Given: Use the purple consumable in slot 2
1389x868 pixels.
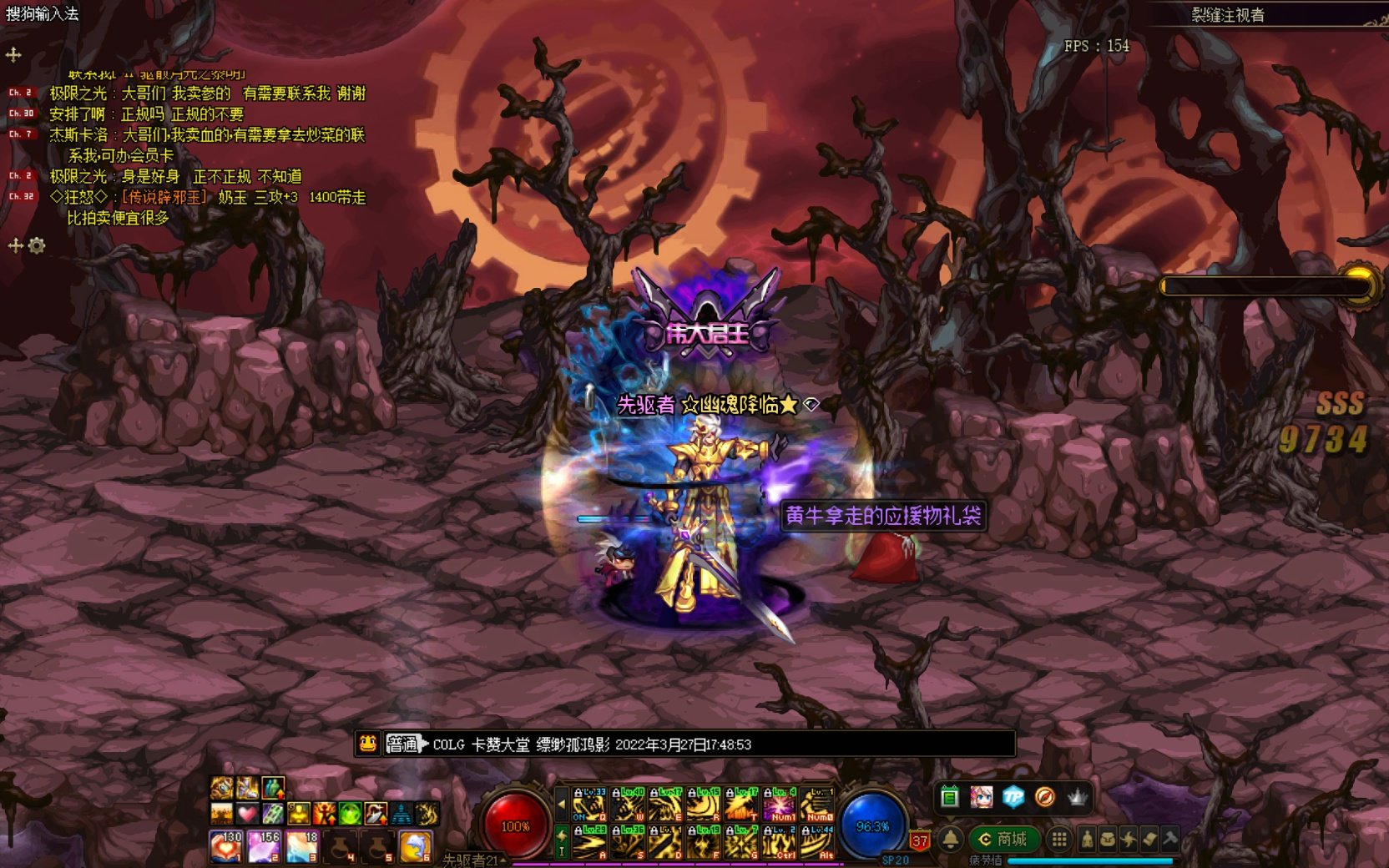Looking at the screenshot, I should pyautogui.click(x=264, y=846).
